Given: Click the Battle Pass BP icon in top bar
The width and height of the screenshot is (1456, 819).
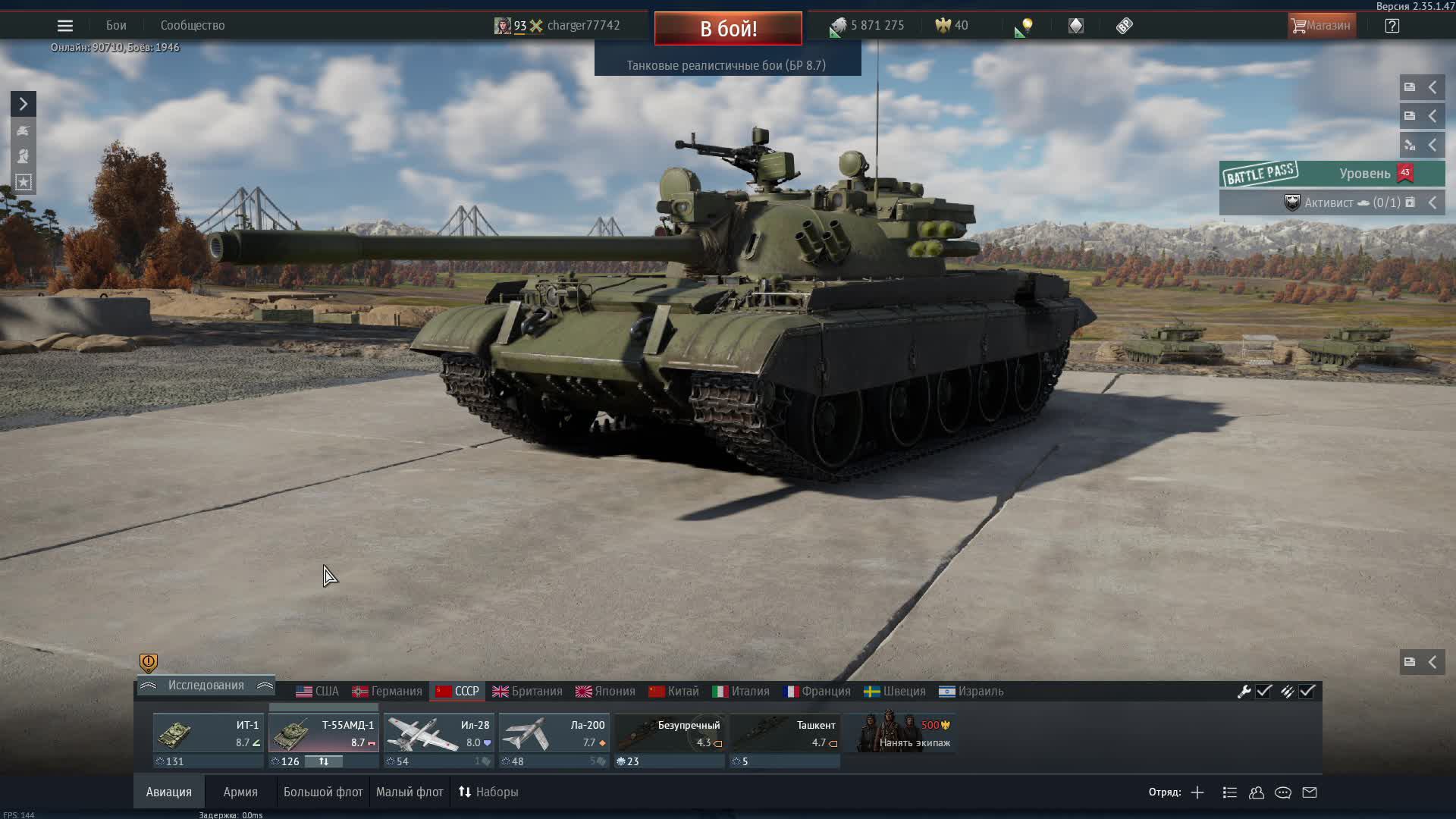Looking at the screenshot, I should click(x=1123, y=25).
